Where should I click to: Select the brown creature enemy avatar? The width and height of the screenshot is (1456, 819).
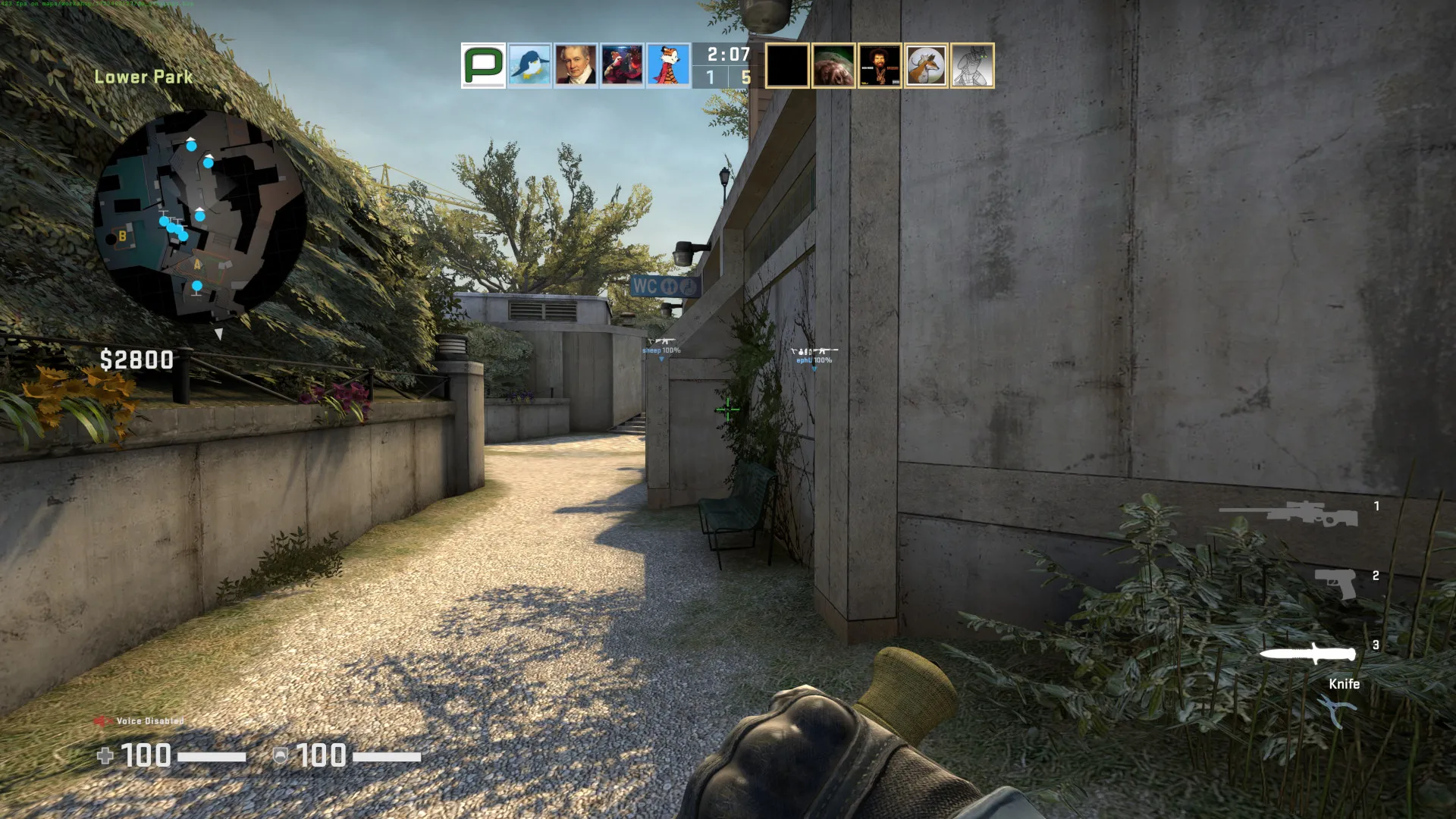point(833,66)
